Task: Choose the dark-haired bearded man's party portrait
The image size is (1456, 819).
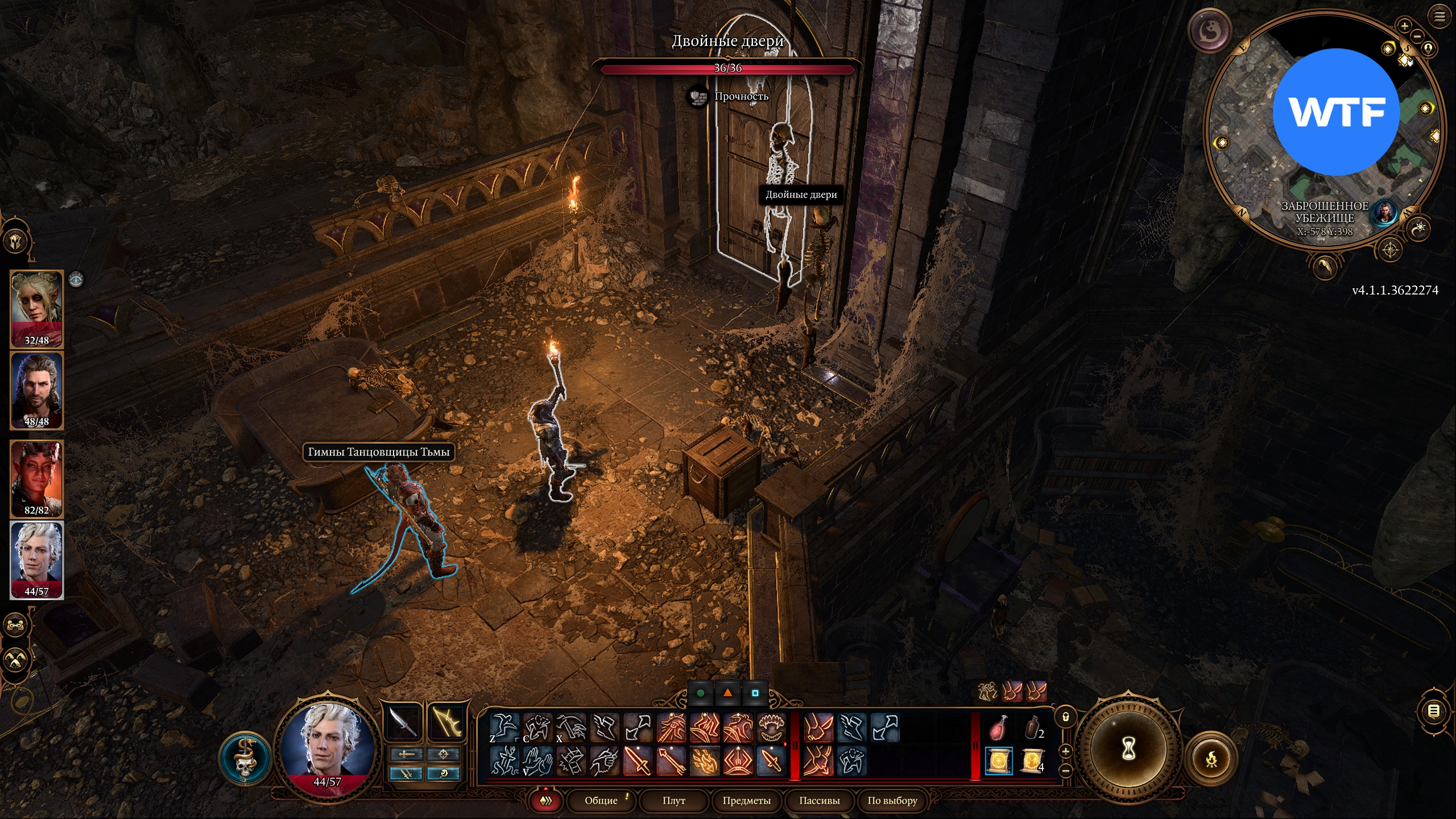Action: point(37,390)
